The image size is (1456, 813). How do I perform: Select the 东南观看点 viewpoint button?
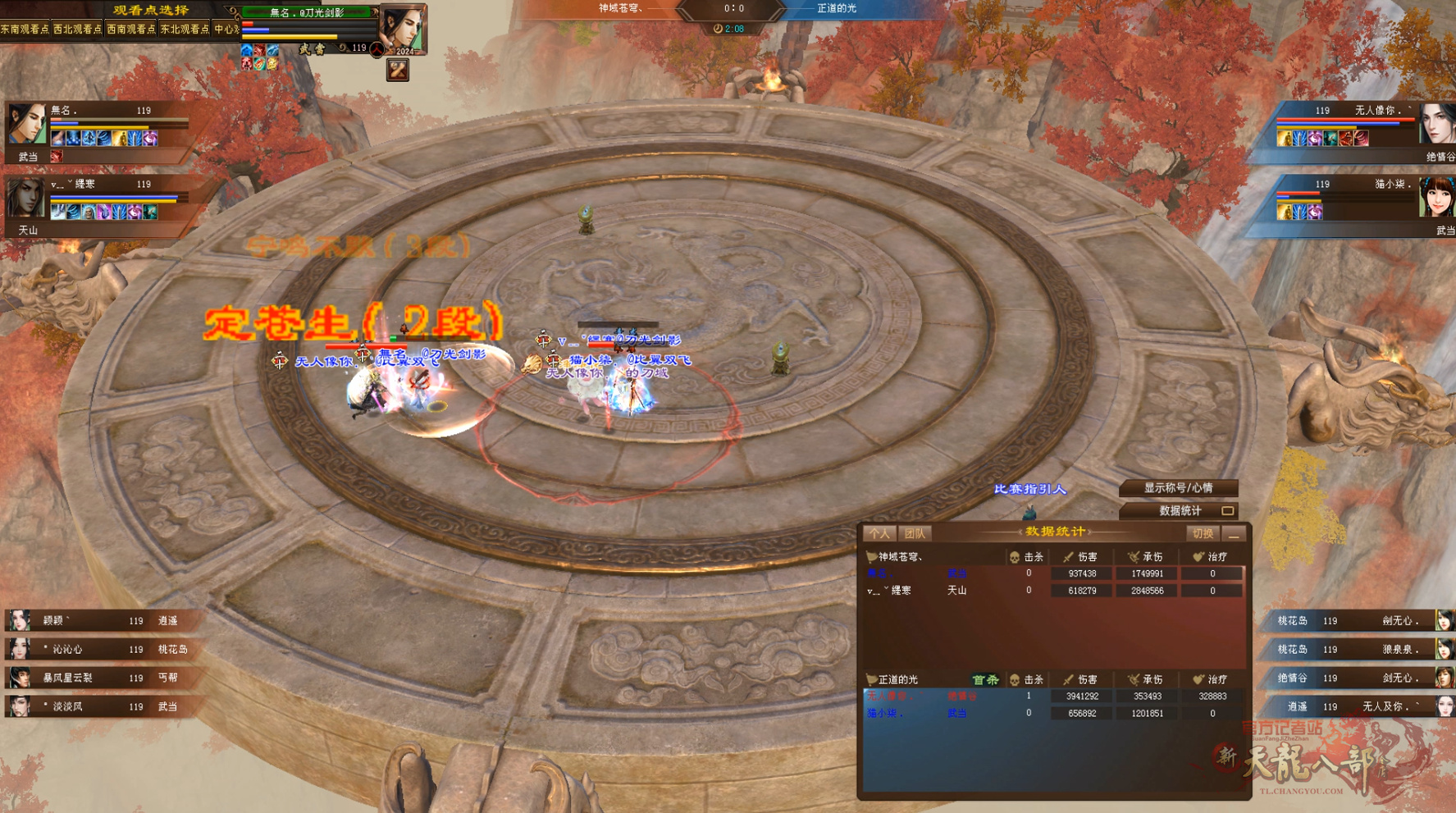25,30
